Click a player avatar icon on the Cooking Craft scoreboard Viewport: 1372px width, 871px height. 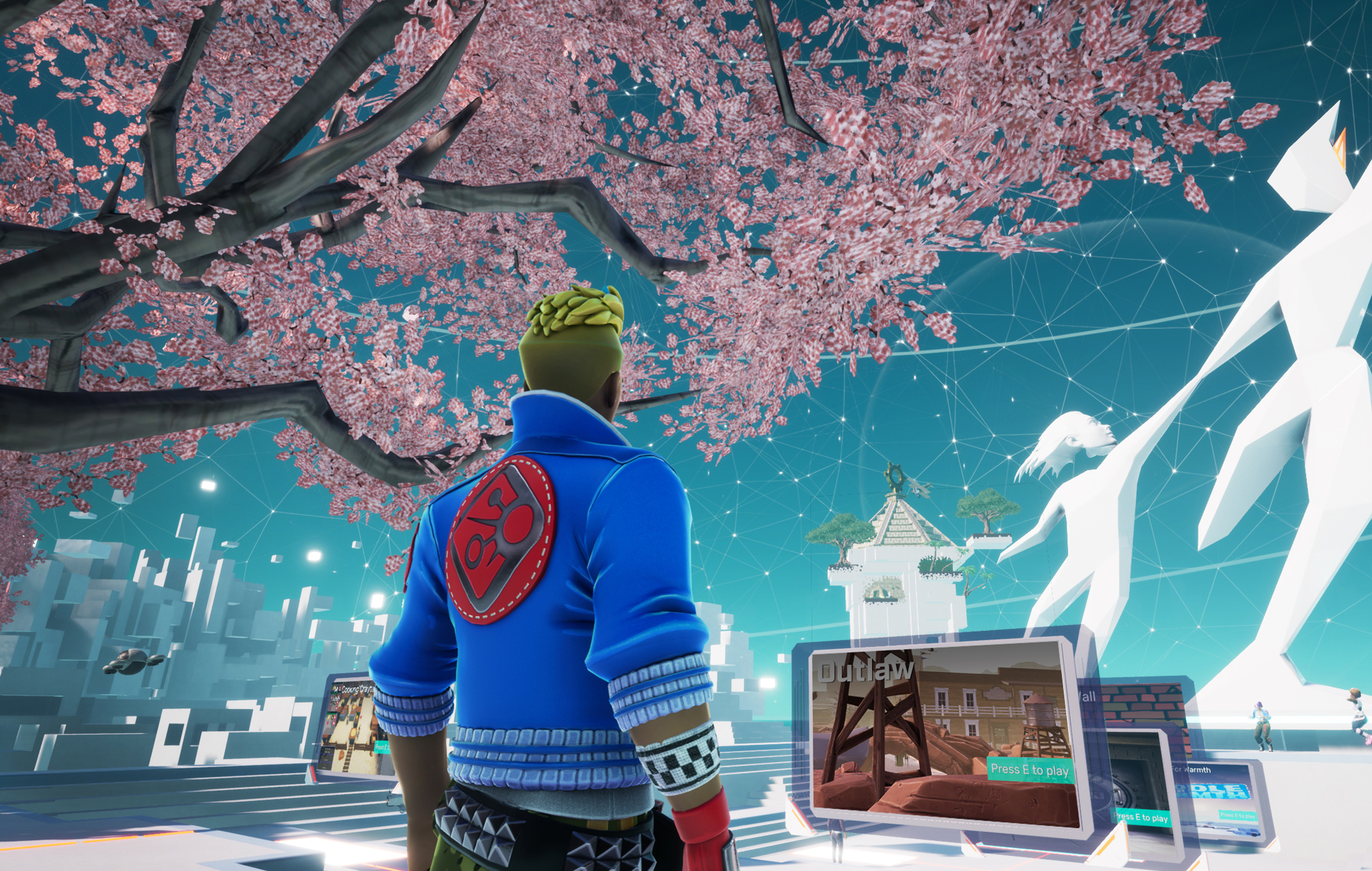335,697
